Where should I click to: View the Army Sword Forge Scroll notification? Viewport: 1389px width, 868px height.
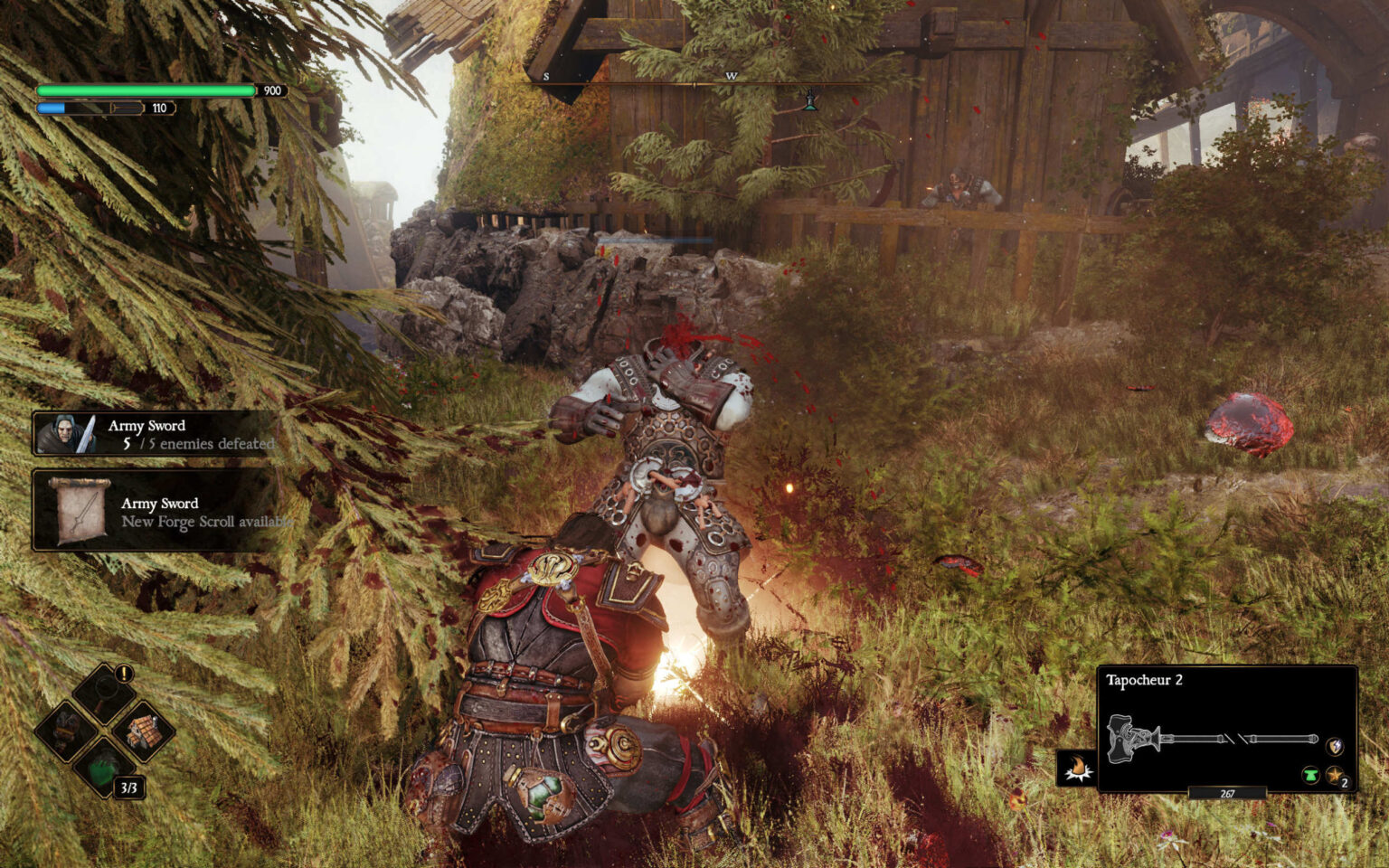tap(154, 512)
